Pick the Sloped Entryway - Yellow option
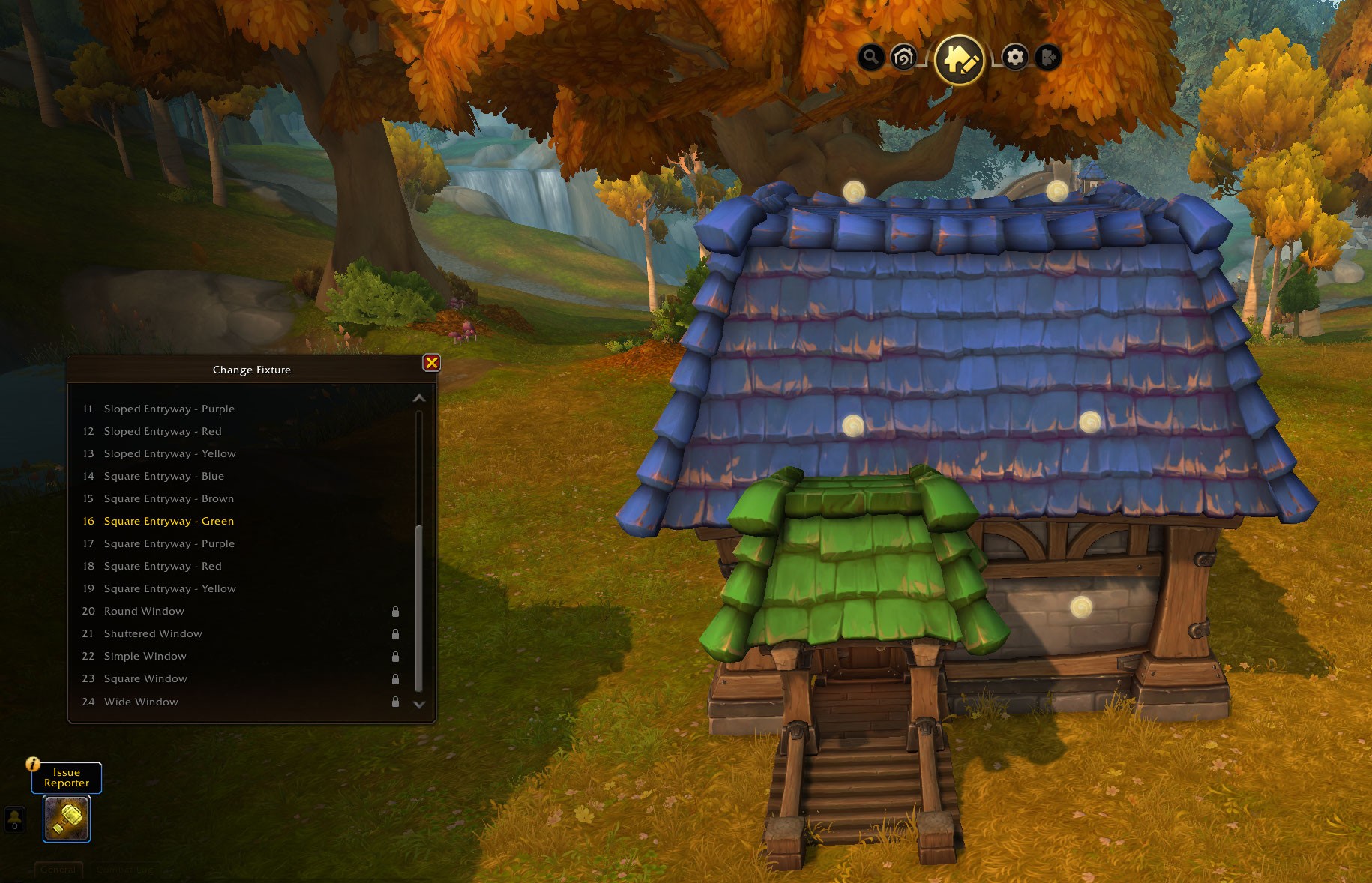The image size is (1372, 883). click(x=169, y=453)
